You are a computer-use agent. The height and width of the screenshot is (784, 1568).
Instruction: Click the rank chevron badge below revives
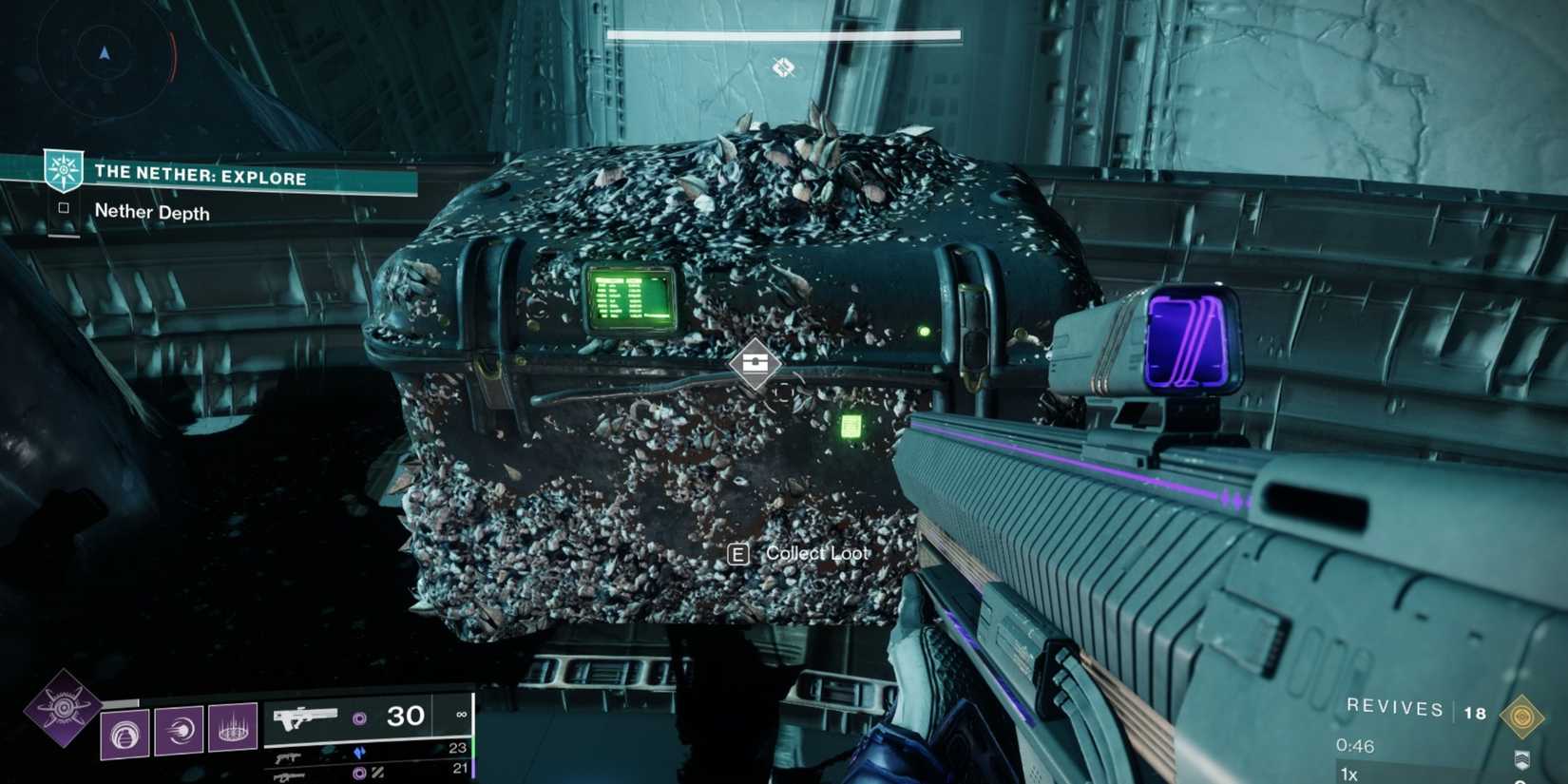(1521, 760)
